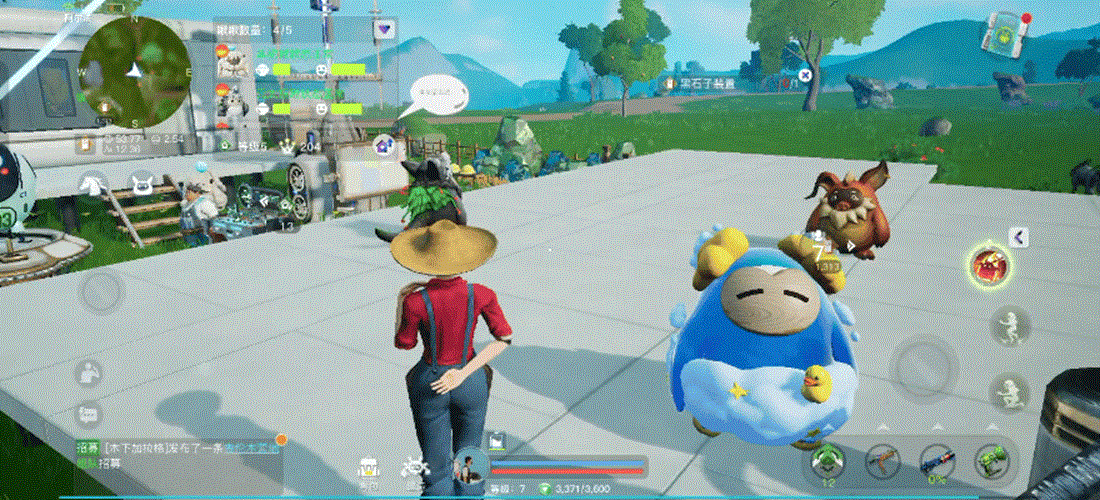
Task: Tap the crouch action button
Action: [x=1008, y=391]
